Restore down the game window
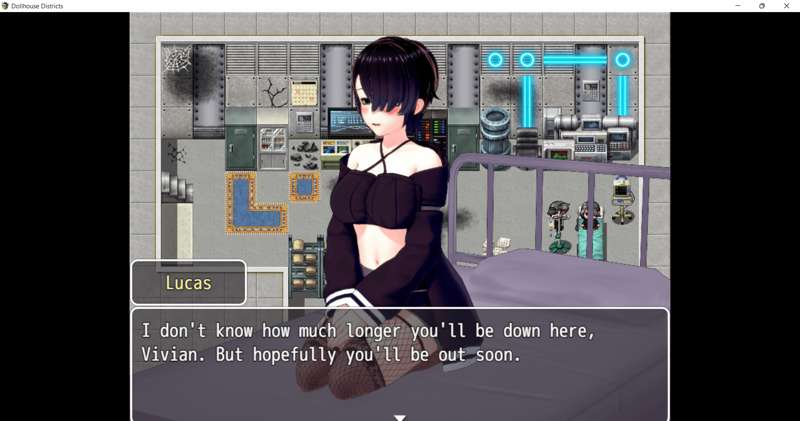Screen dimensions: 800x421 762,6
